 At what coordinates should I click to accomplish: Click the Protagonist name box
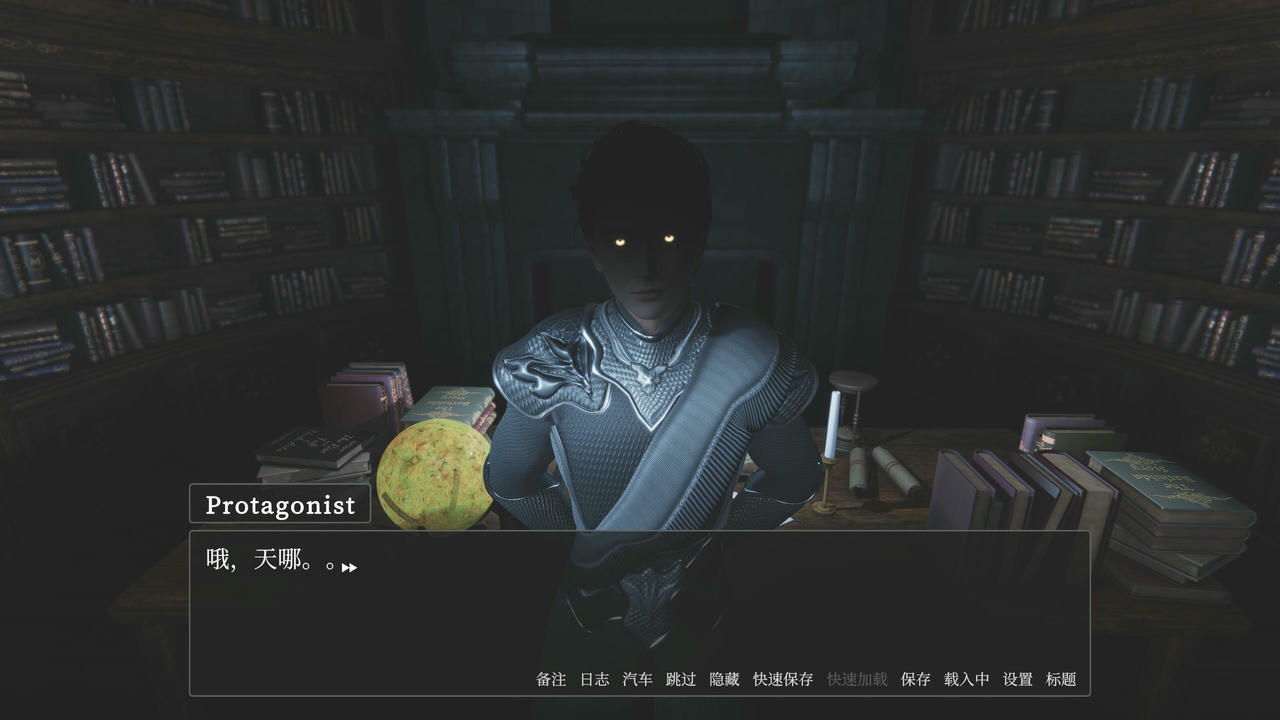point(279,504)
